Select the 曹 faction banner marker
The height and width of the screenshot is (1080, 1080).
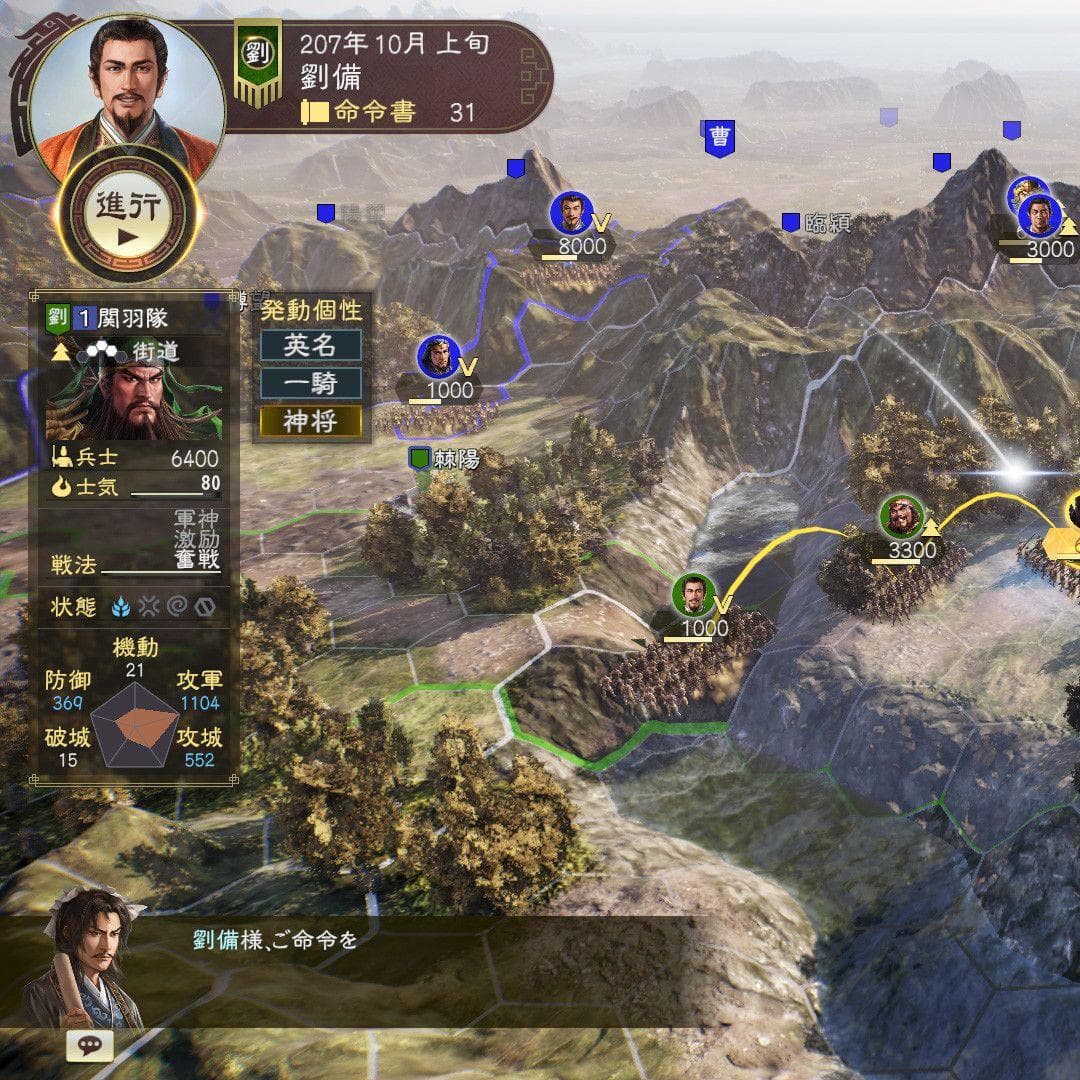point(718,137)
